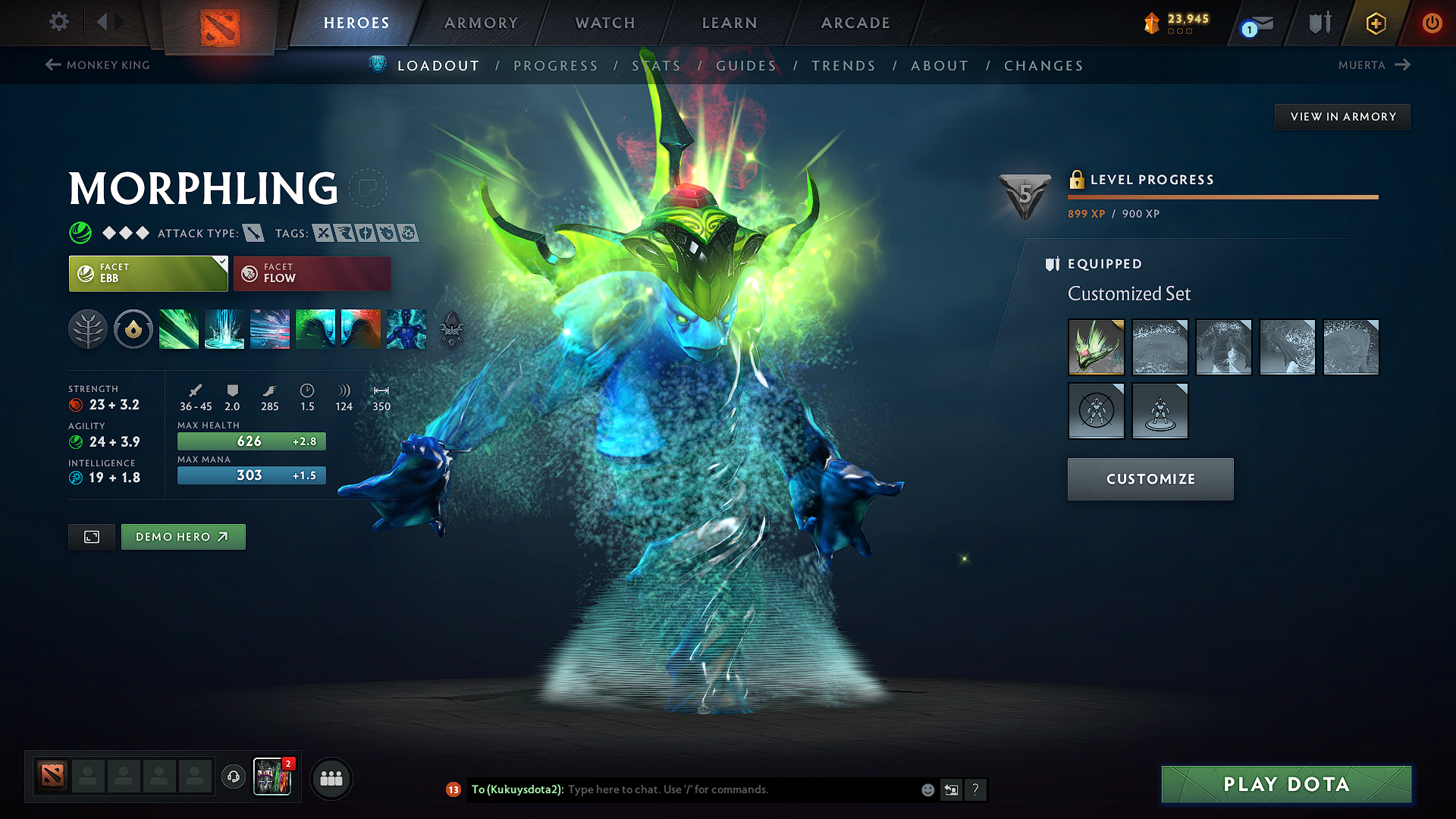Click the XP level progress bar
Image resolution: width=1456 pixels, height=819 pixels.
1222,197
